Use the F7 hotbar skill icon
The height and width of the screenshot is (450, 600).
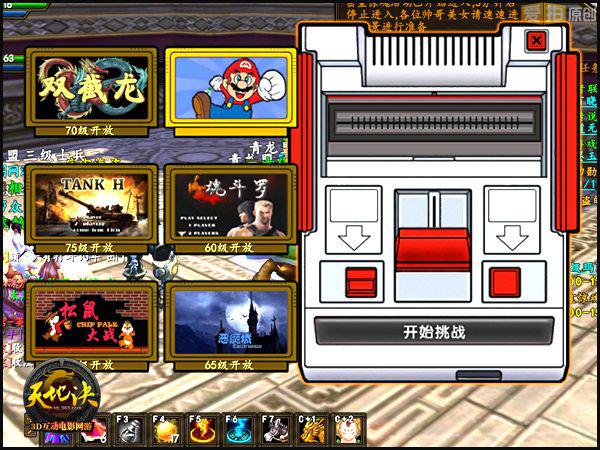(273, 431)
